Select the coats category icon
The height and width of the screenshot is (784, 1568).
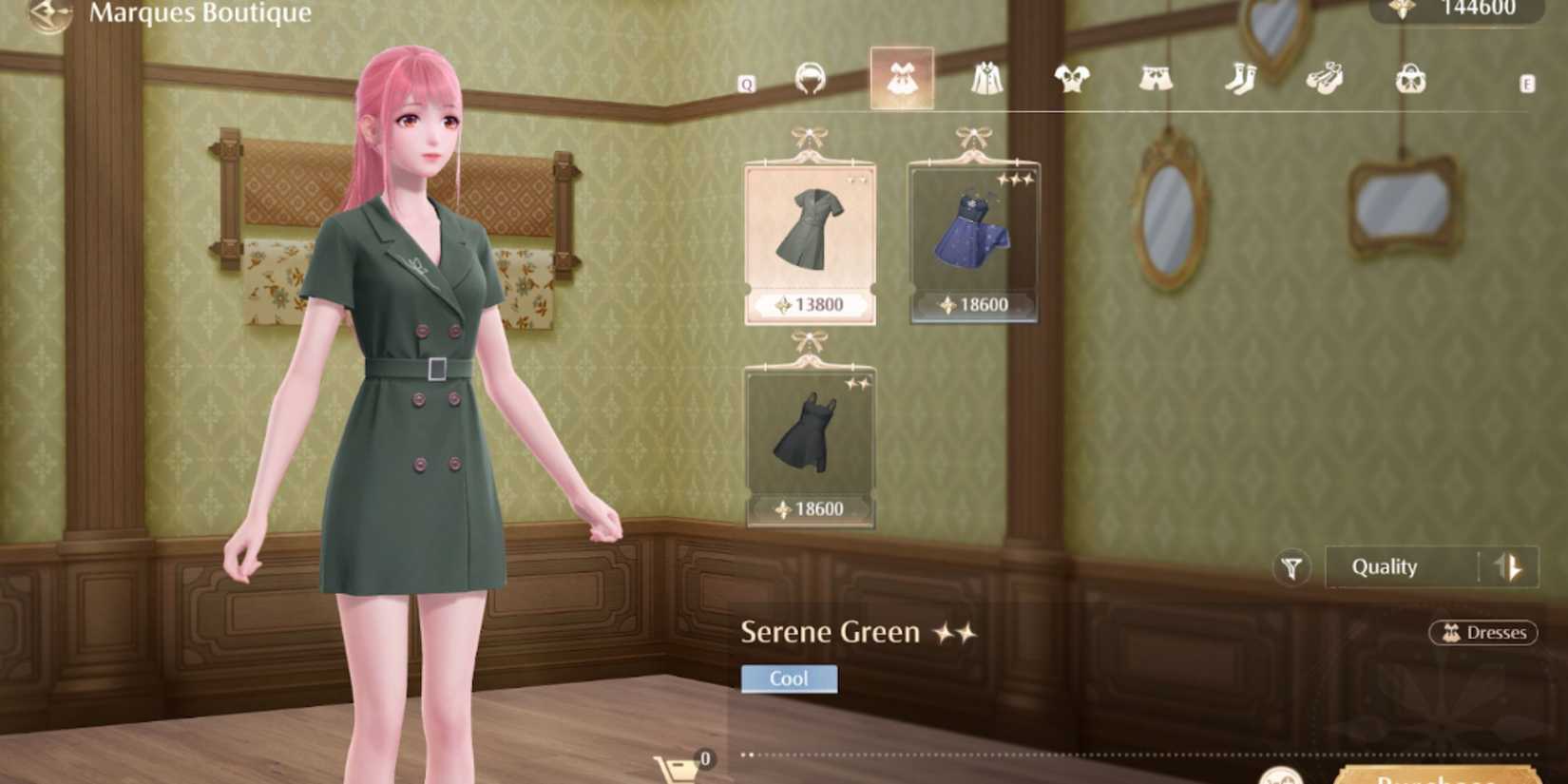[x=985, y=80]
